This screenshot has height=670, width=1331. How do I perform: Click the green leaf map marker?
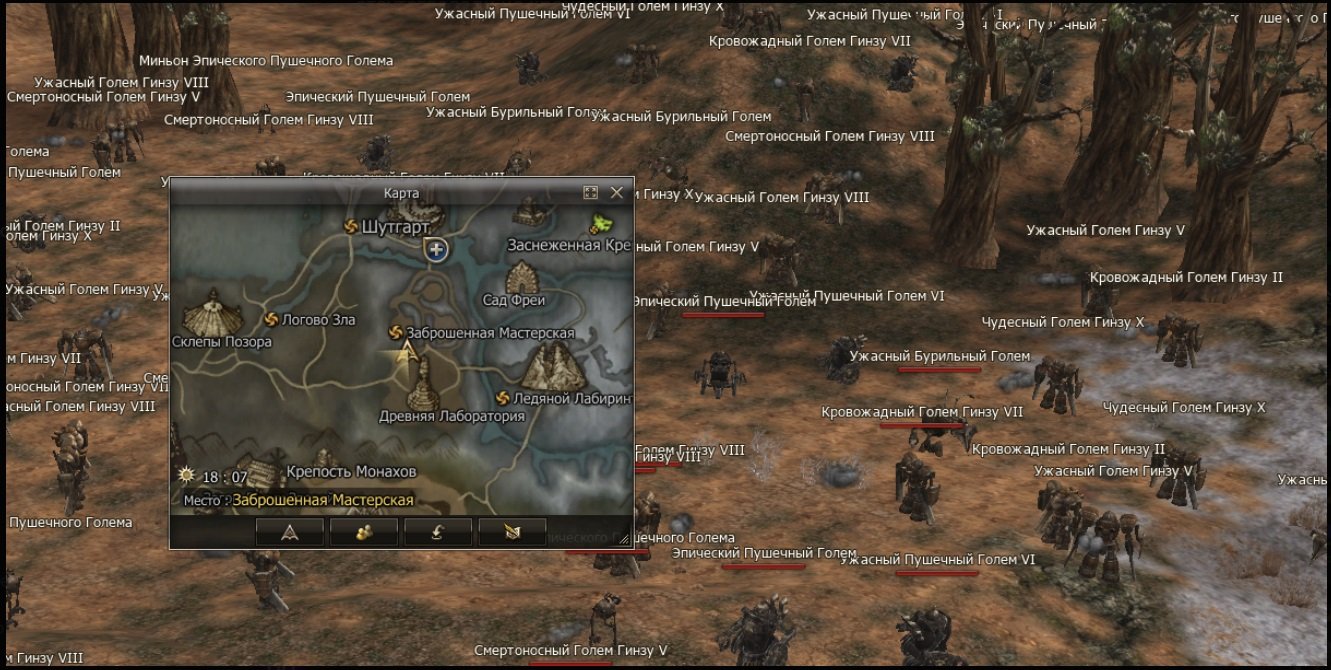(x=602, y=224)
